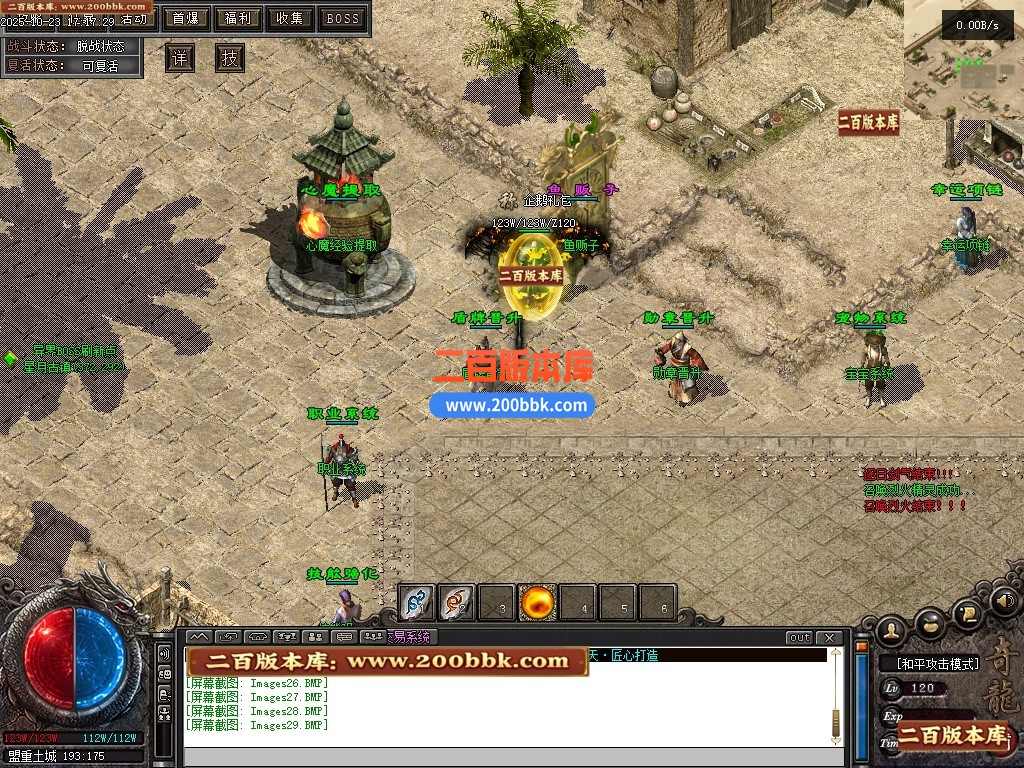Open the BOSS menu

[343, 19]
